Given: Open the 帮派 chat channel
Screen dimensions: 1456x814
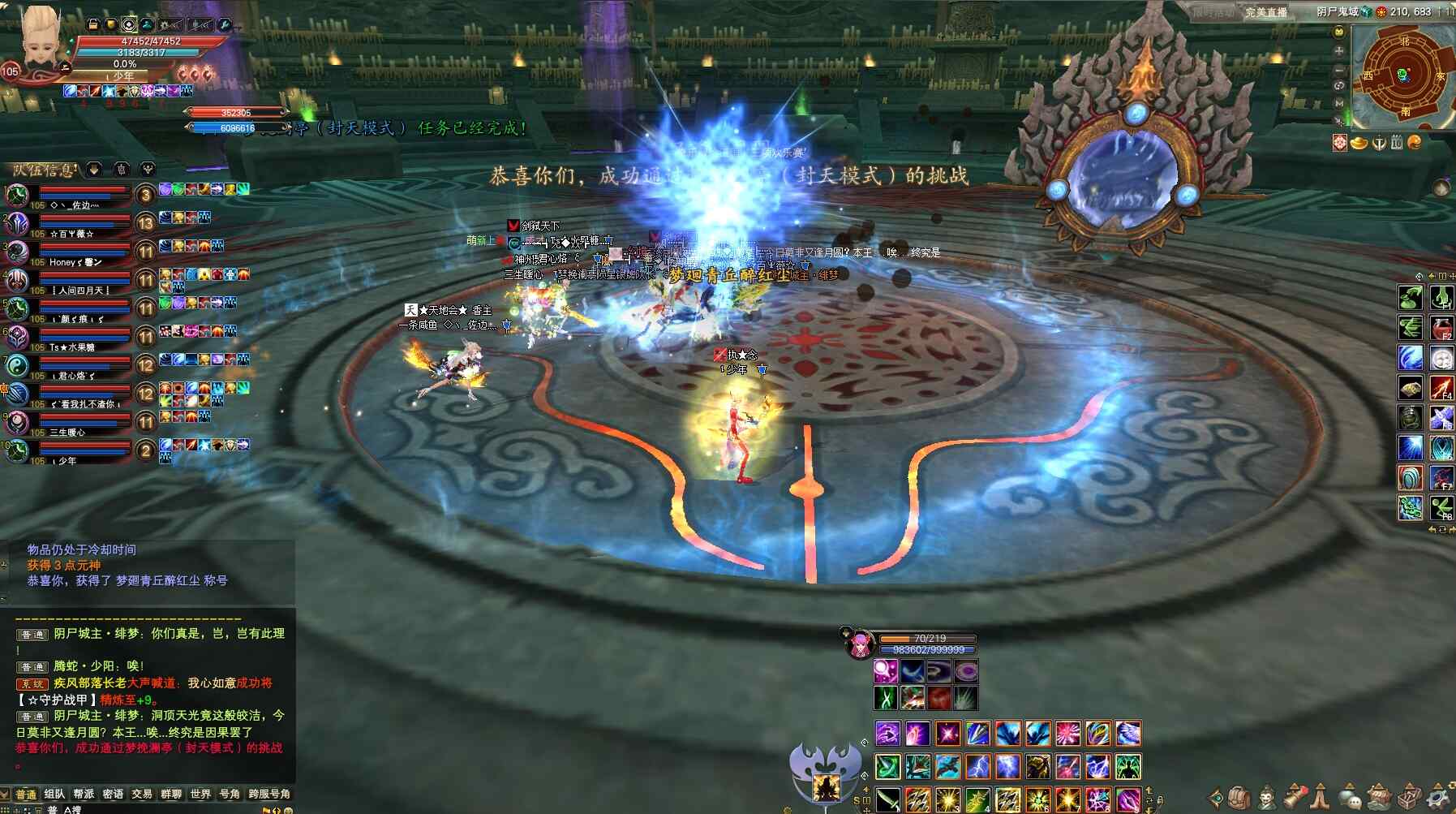Looking at the screenshot, I should tap(84, 794).
